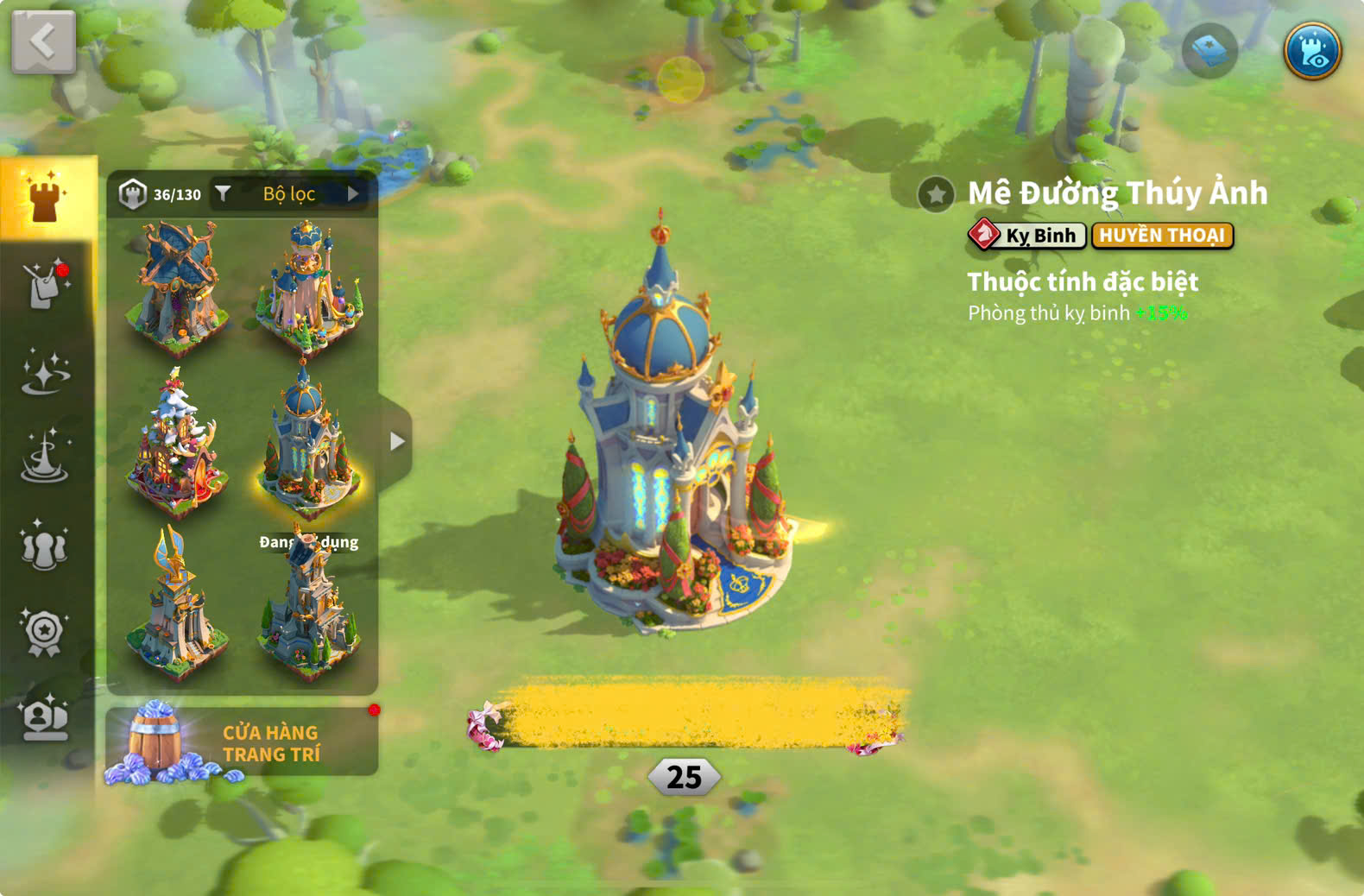This screenshot has height=896, width=1364.
Task: Open the blue book icon
Action: pos(1209,52)
